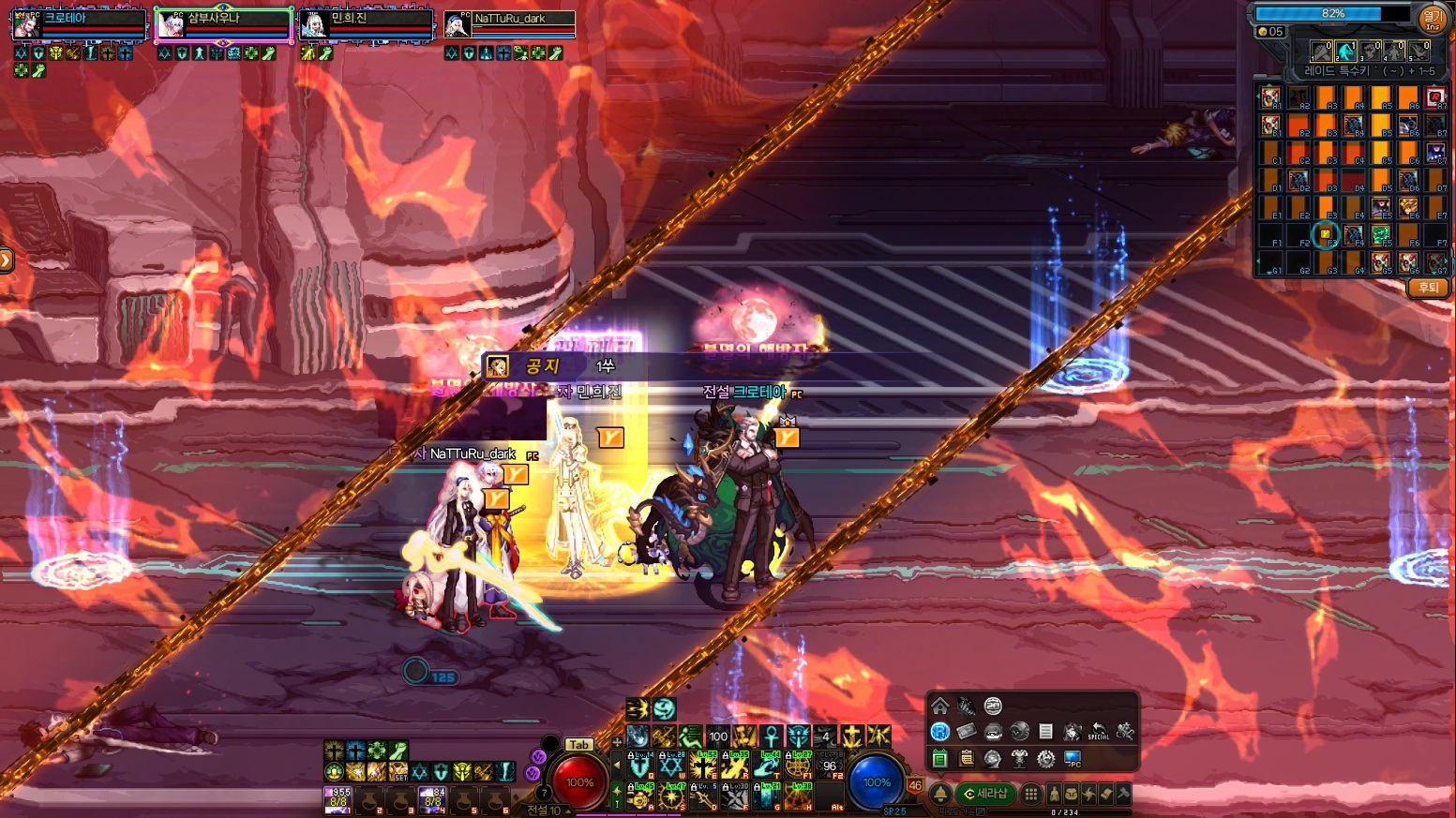
Task: Click the orange 열기 map open button
Action: pos(1433,19)
